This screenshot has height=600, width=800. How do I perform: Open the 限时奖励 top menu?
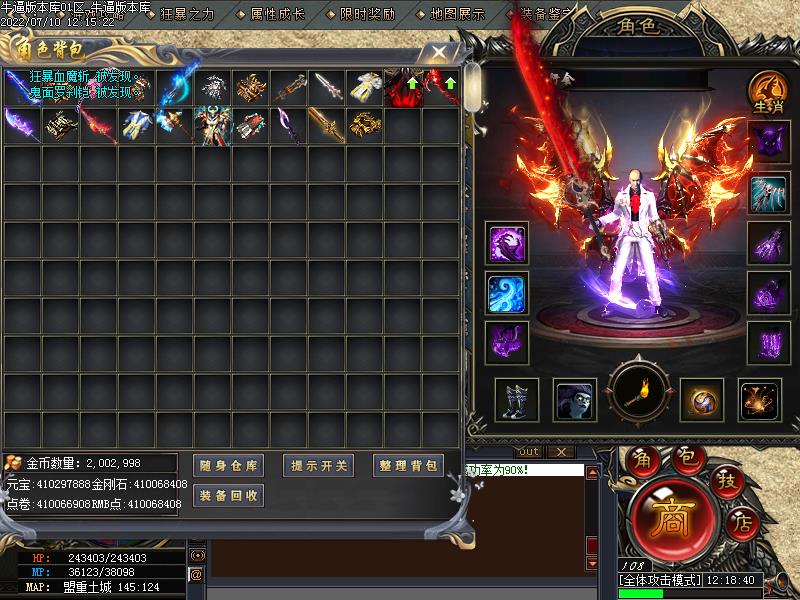click(366, 14)
